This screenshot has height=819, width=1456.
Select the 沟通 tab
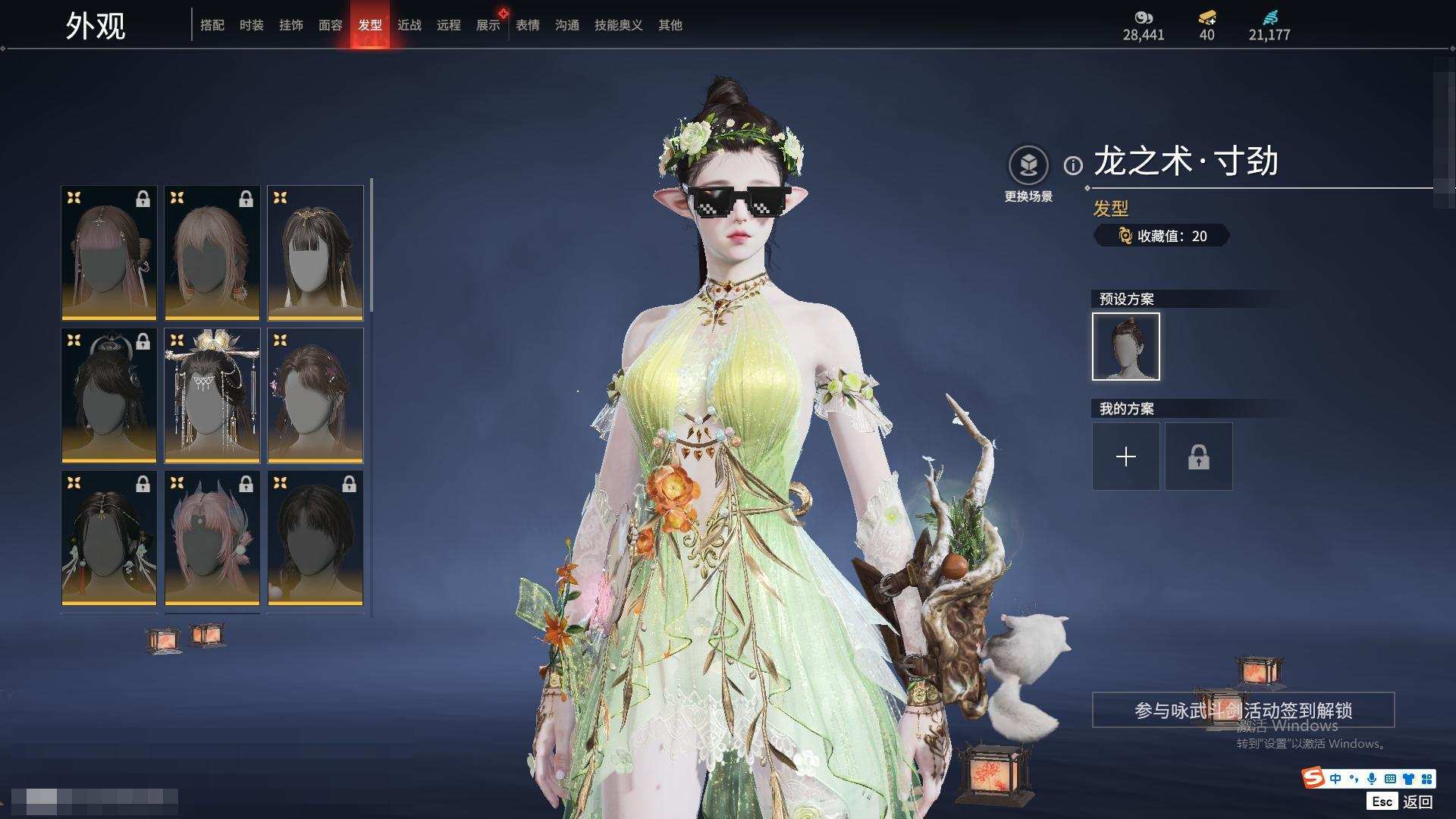567,25
